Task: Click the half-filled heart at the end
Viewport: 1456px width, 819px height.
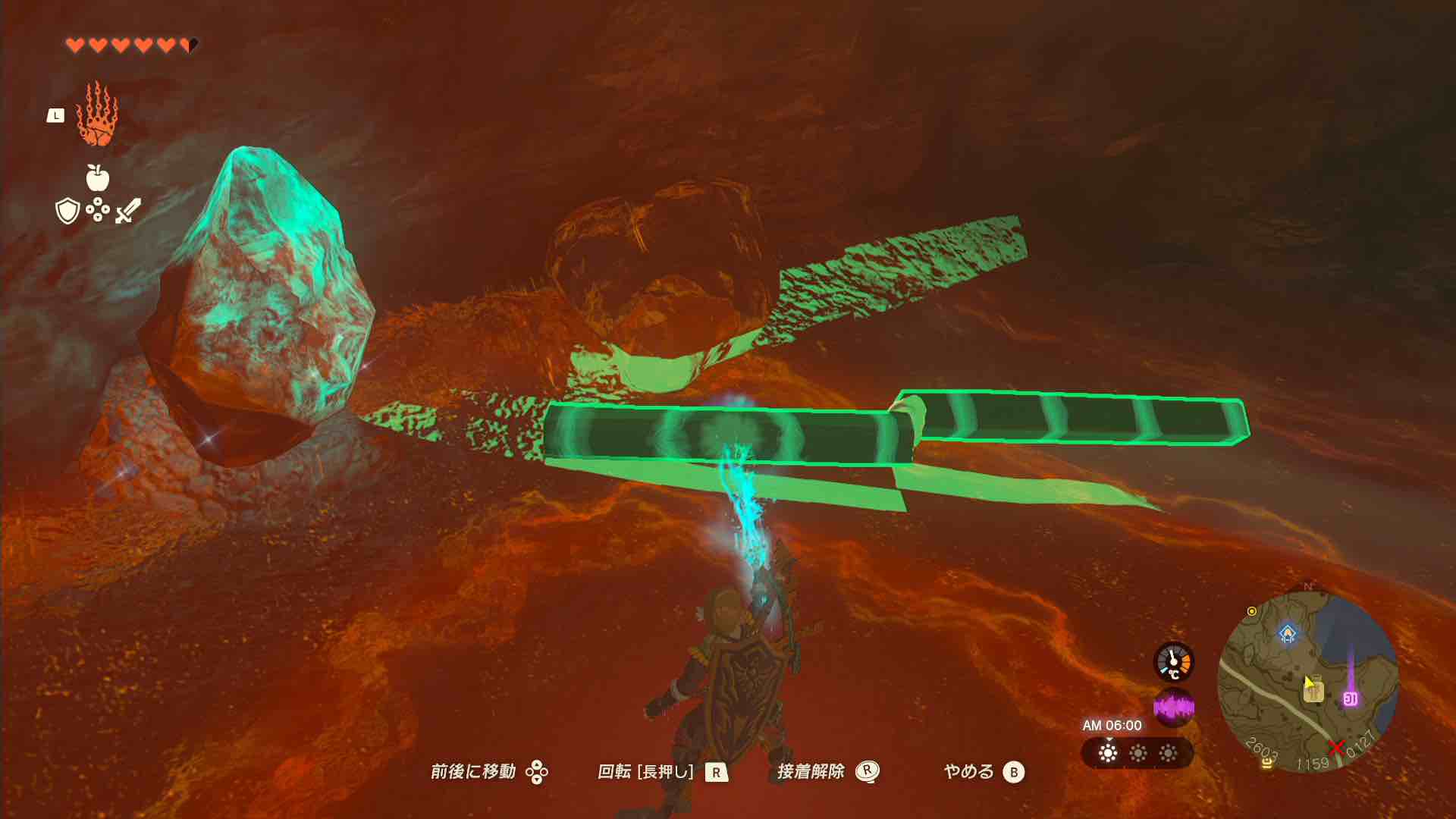Action: pyautogui.click(x=190, y=43)
